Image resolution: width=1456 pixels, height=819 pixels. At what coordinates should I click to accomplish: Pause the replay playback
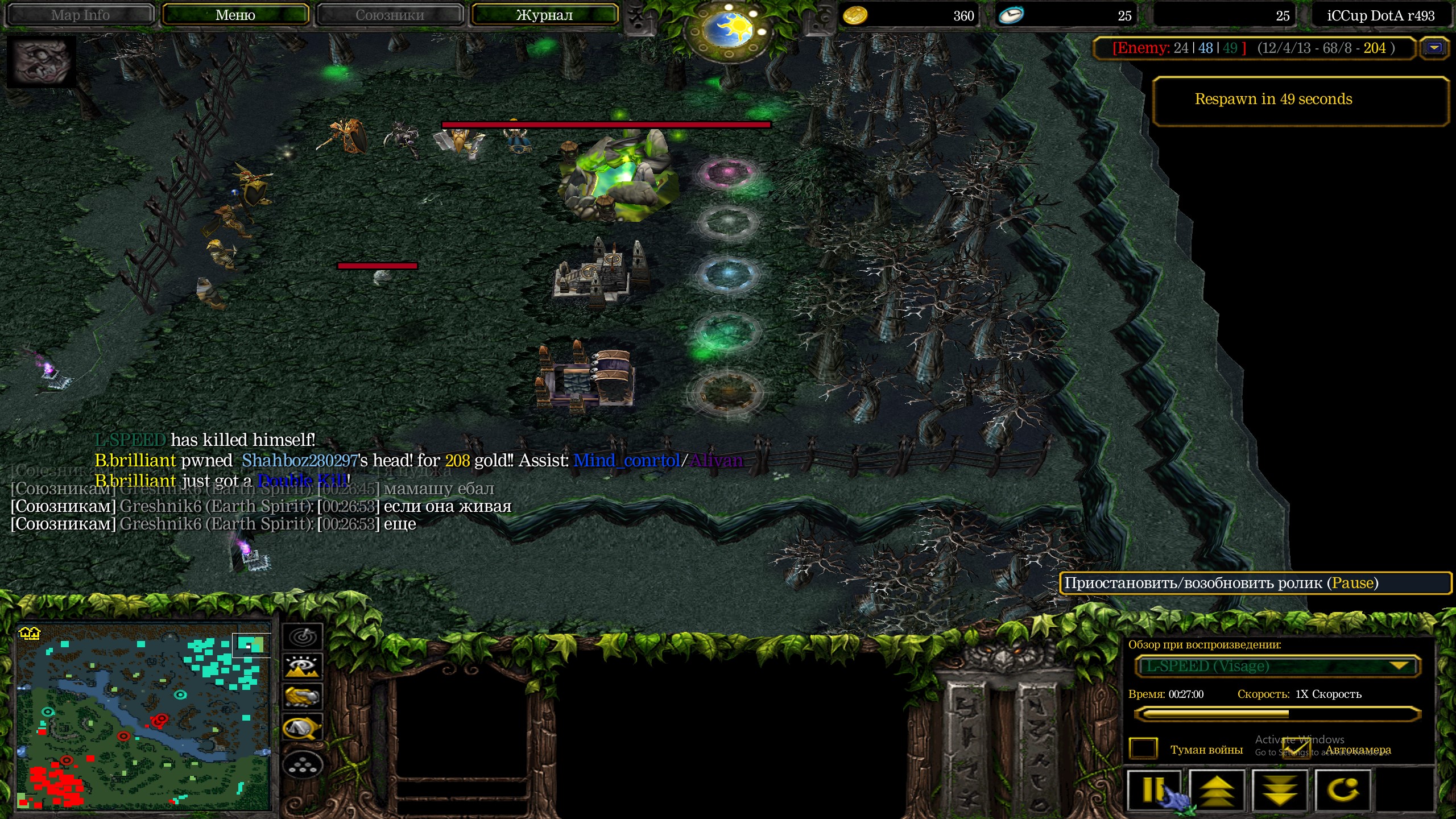click(x=1155, y=790)
